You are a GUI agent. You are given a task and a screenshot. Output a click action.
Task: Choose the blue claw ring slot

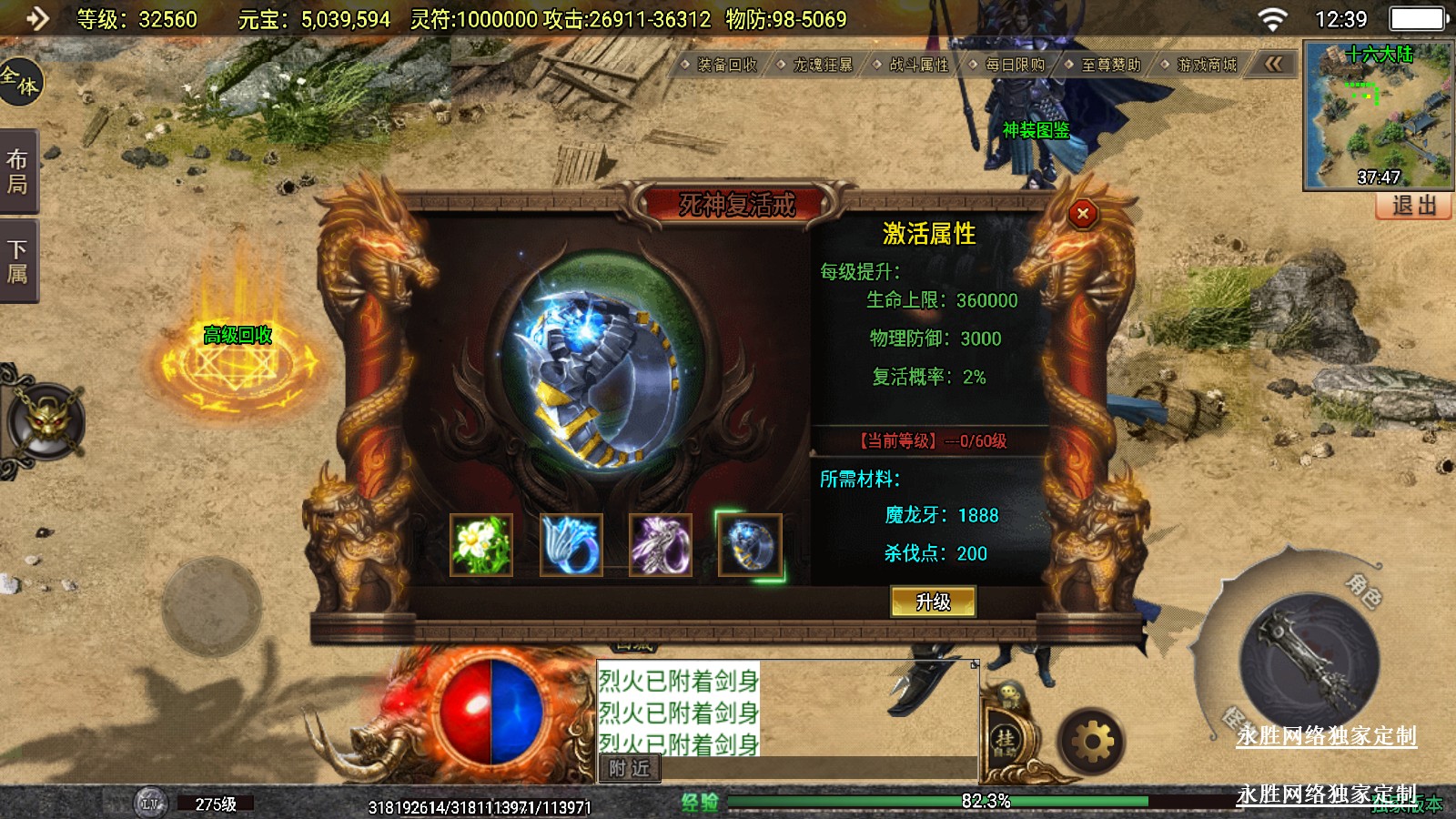[x=571, y=545]
